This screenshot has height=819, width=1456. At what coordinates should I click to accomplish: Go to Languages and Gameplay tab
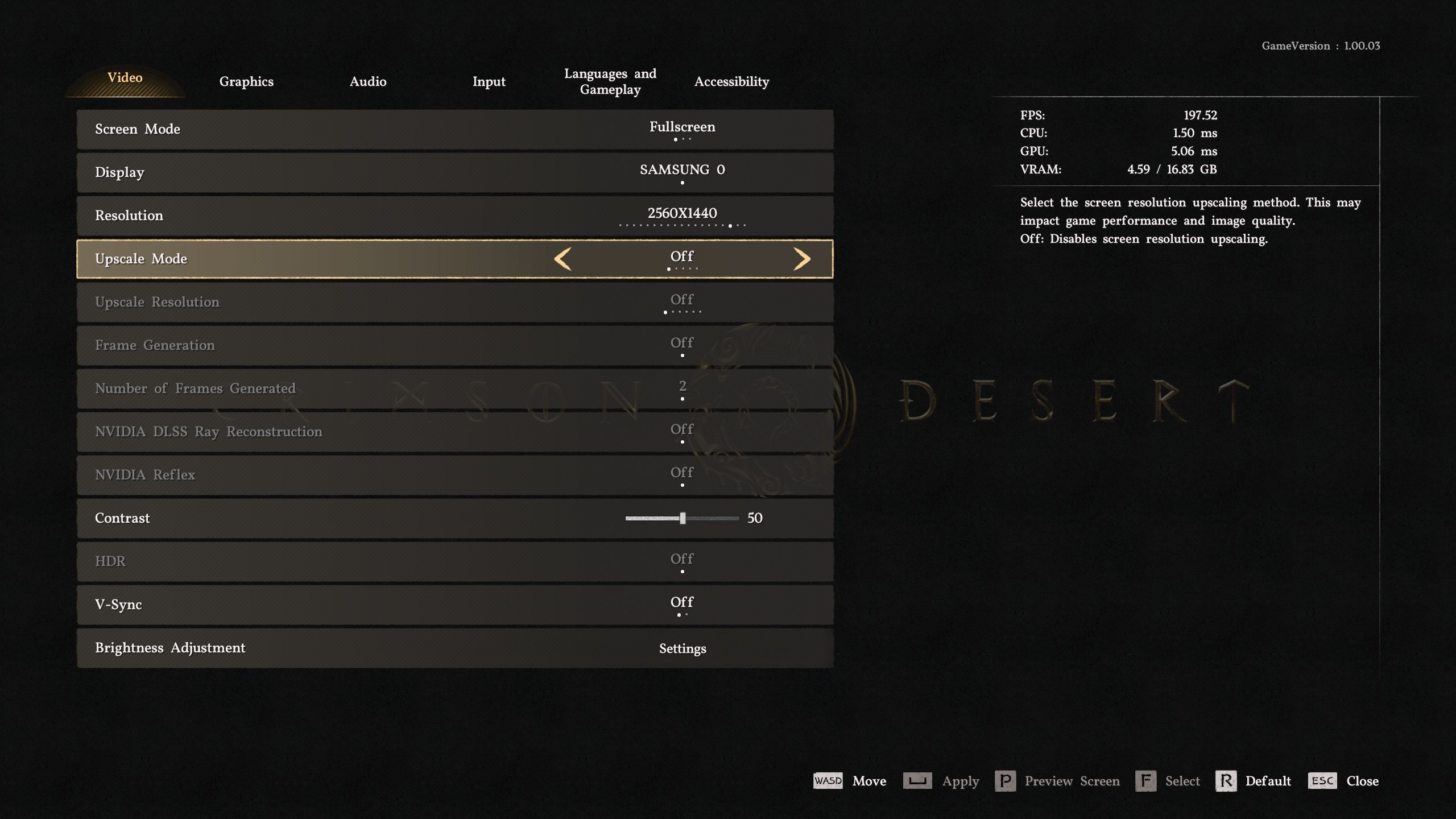[x=610, y=81]
